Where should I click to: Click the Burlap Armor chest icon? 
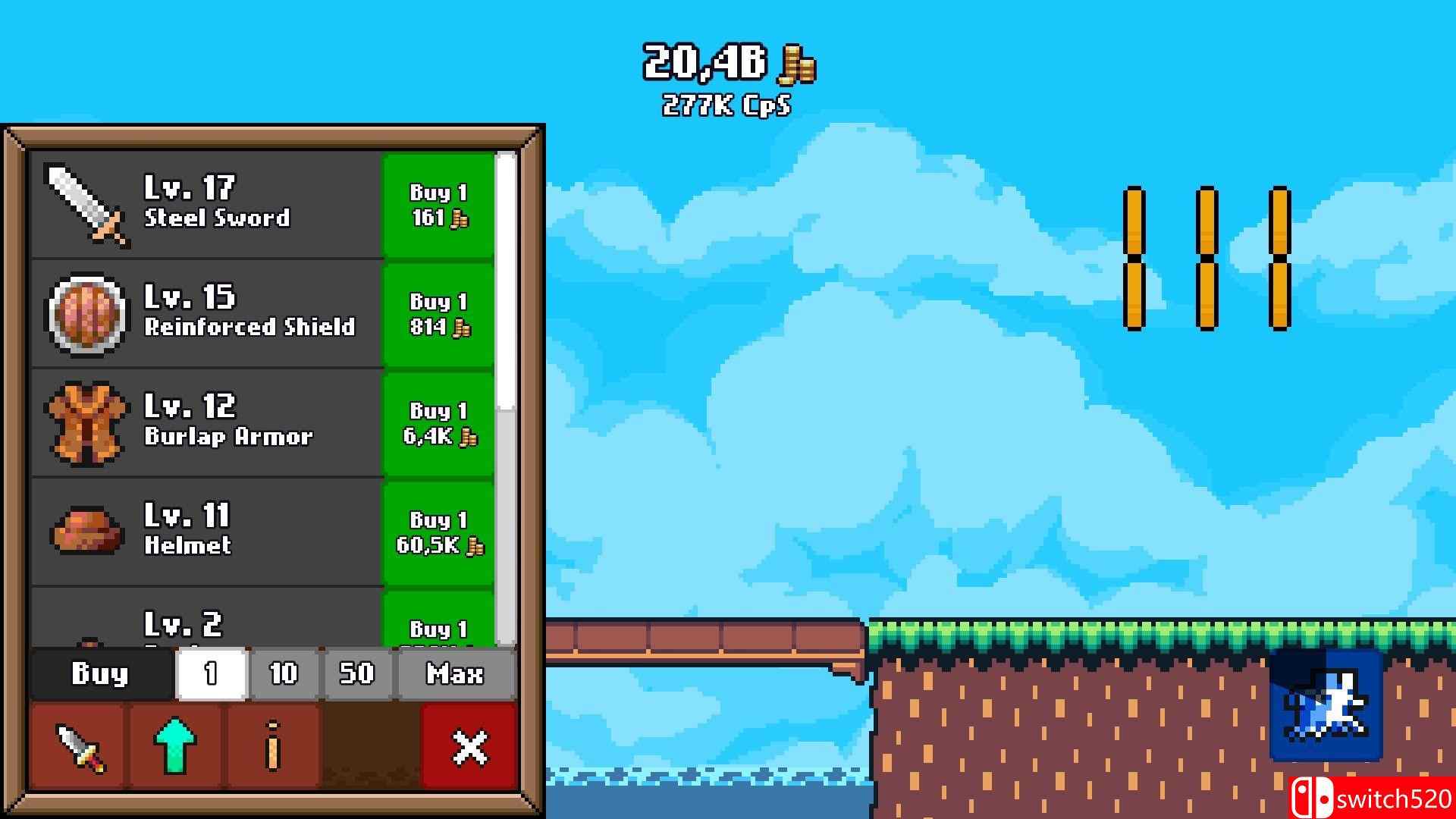click(86, 422)
